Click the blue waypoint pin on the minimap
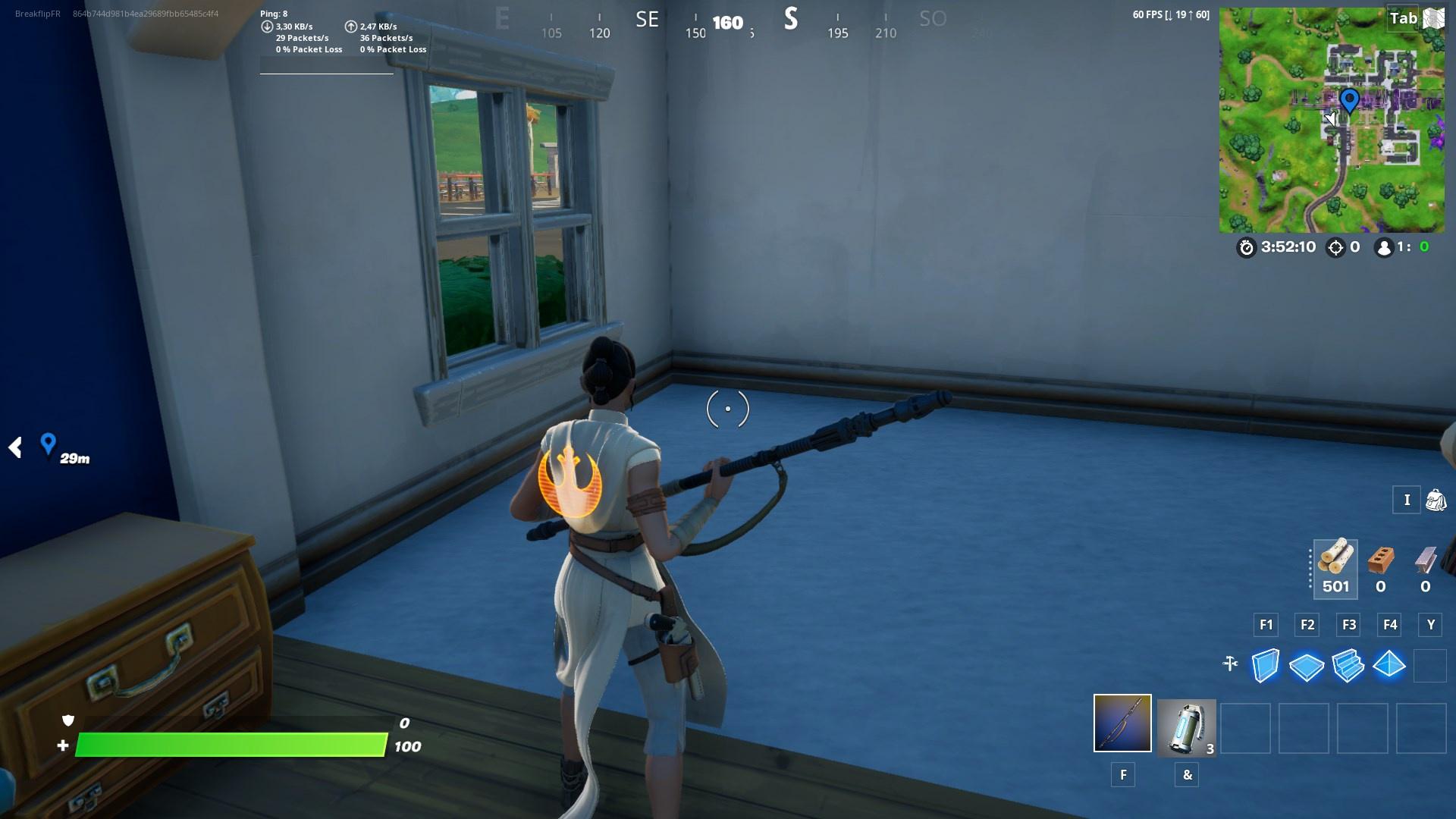 pyautogui.click(x=1349, y=99)
